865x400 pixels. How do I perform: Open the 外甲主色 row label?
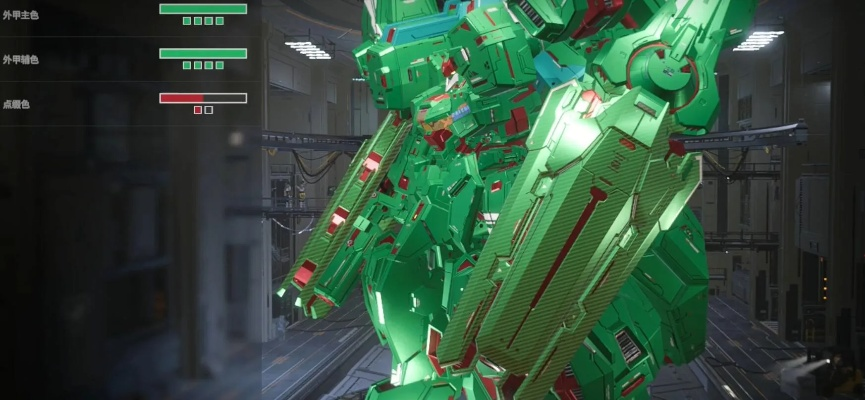click(x=20, y=16)
